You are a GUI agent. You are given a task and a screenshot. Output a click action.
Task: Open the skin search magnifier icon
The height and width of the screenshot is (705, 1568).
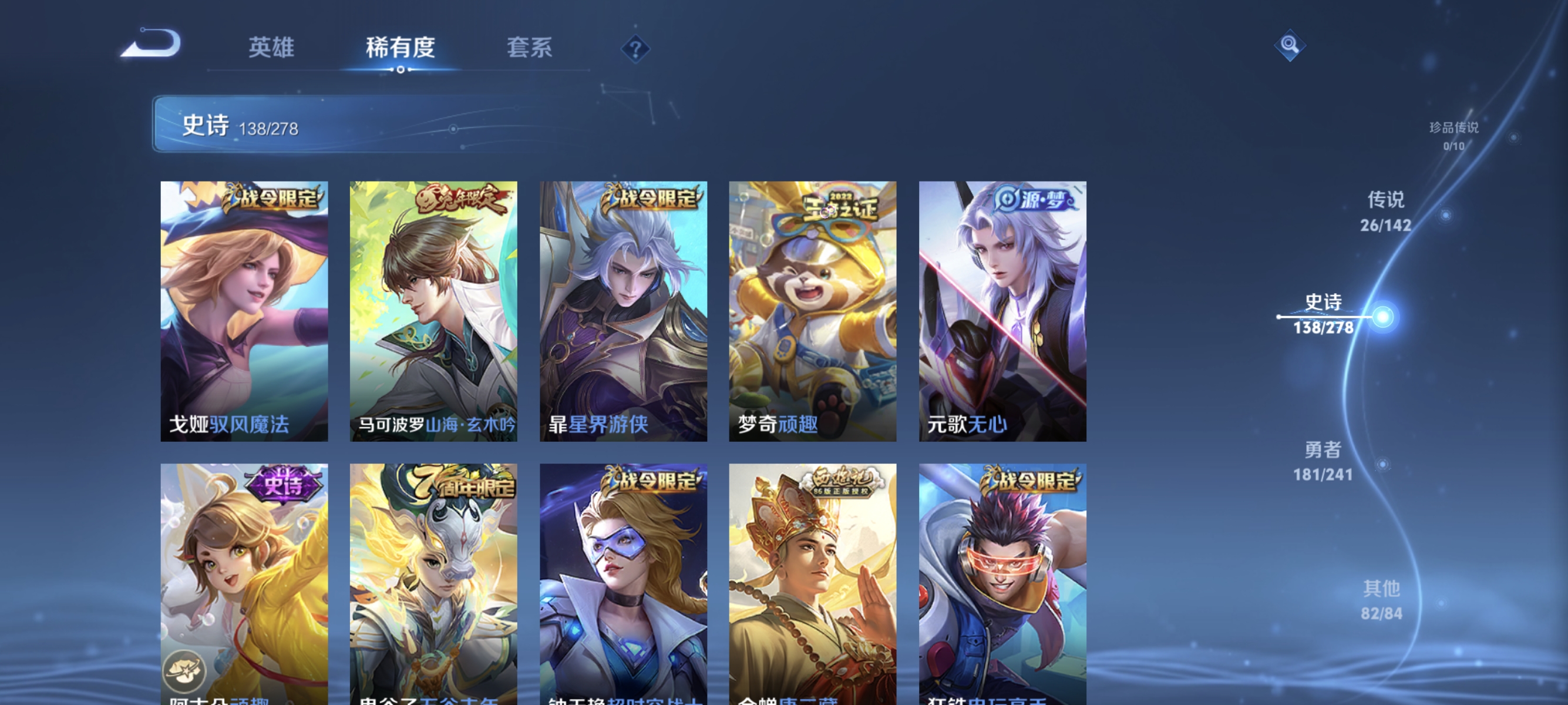[1290, 44]
